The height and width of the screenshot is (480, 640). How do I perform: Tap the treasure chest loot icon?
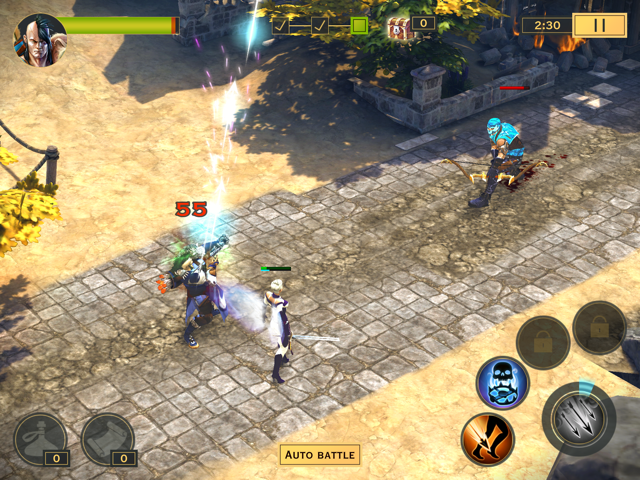[400, 27]
